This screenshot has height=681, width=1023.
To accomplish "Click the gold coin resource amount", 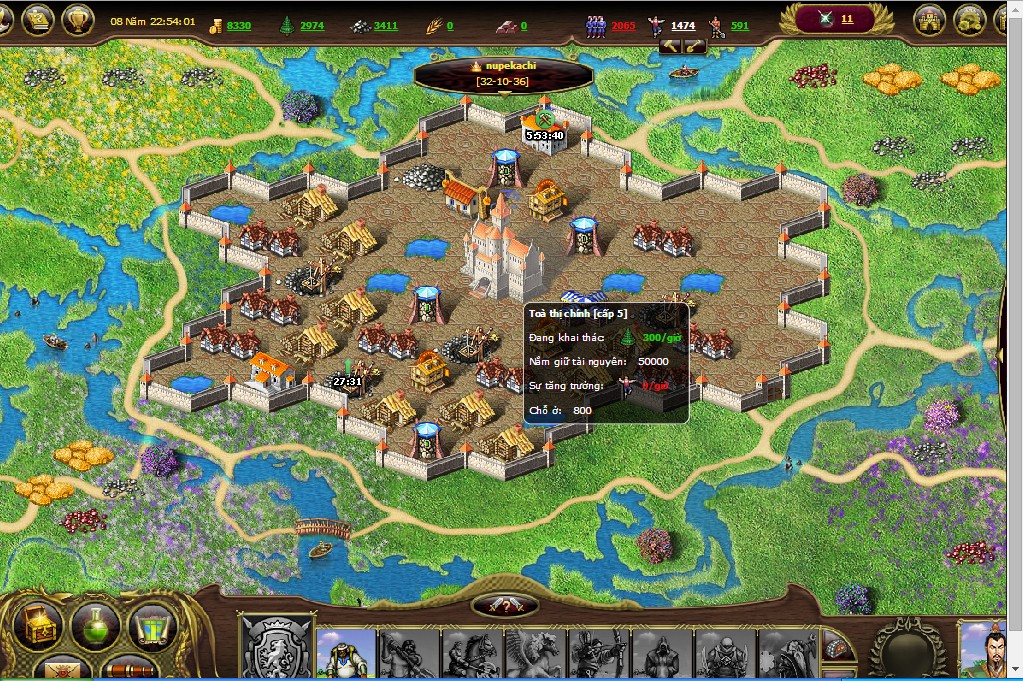I will pos(238,25).
